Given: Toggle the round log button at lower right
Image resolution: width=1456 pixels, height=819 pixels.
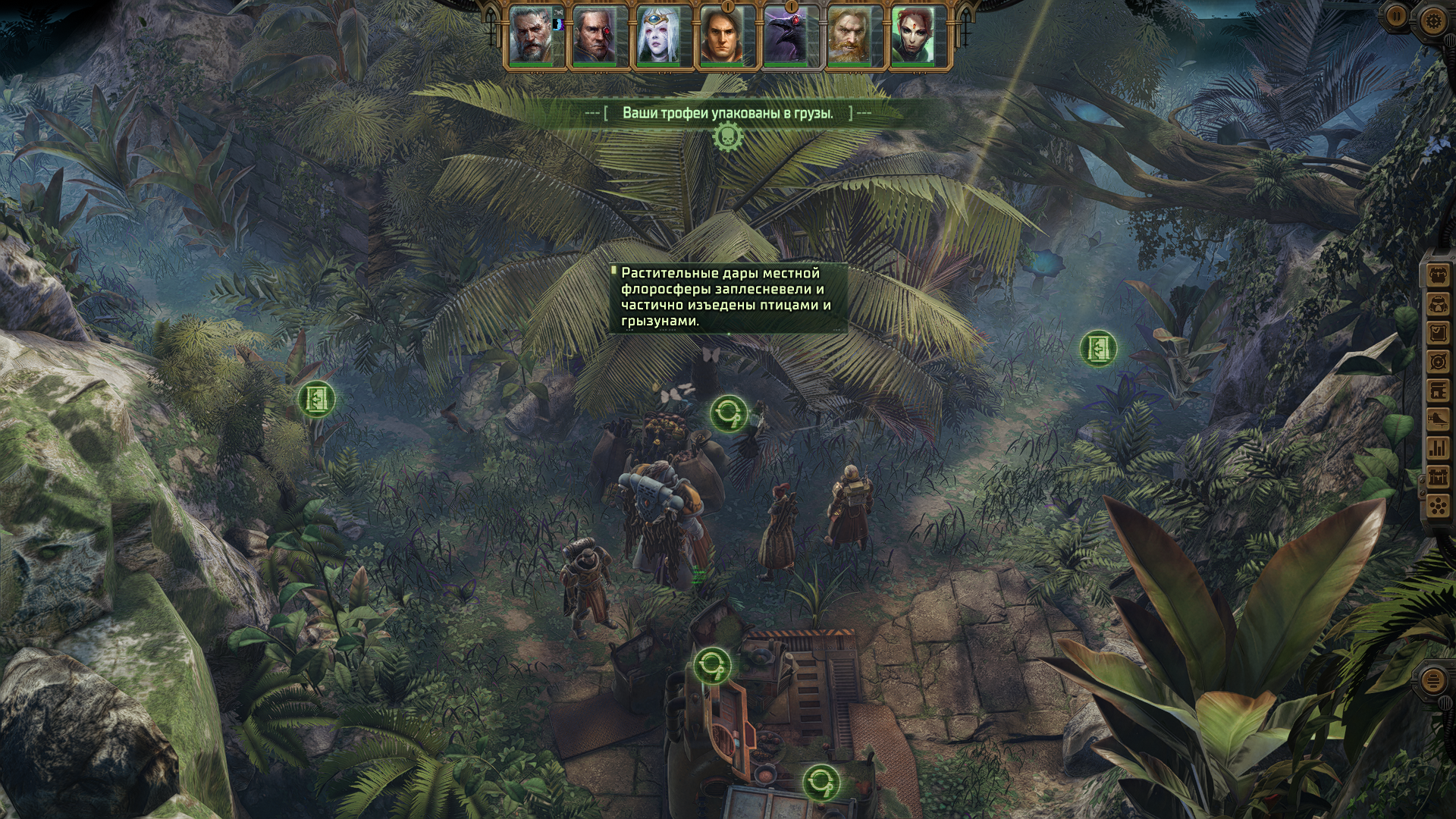Looking at the screenshot, I should point(1432,681).
